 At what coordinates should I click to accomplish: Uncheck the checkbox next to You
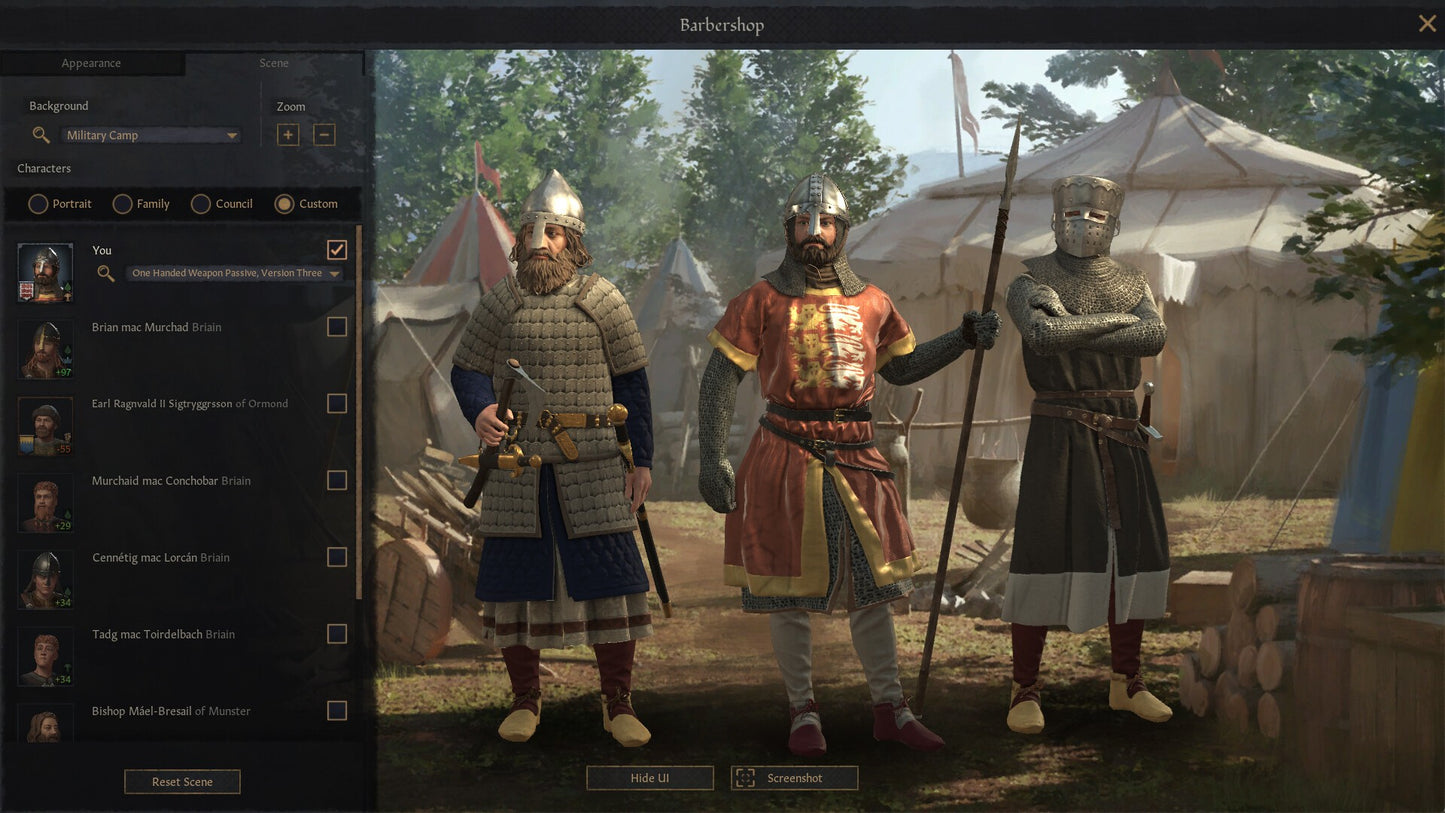pos(337,249)
